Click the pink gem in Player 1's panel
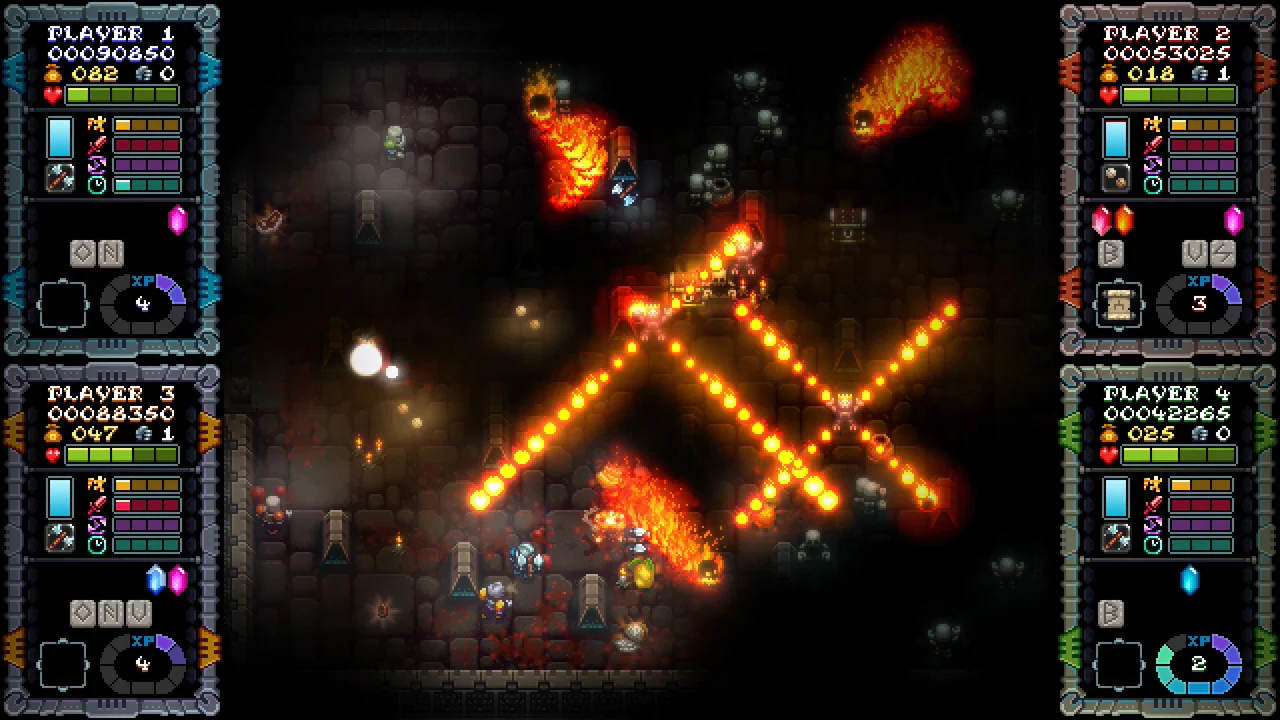Image resolution: width=1280 pixels, height=720 pixels. 178,219
